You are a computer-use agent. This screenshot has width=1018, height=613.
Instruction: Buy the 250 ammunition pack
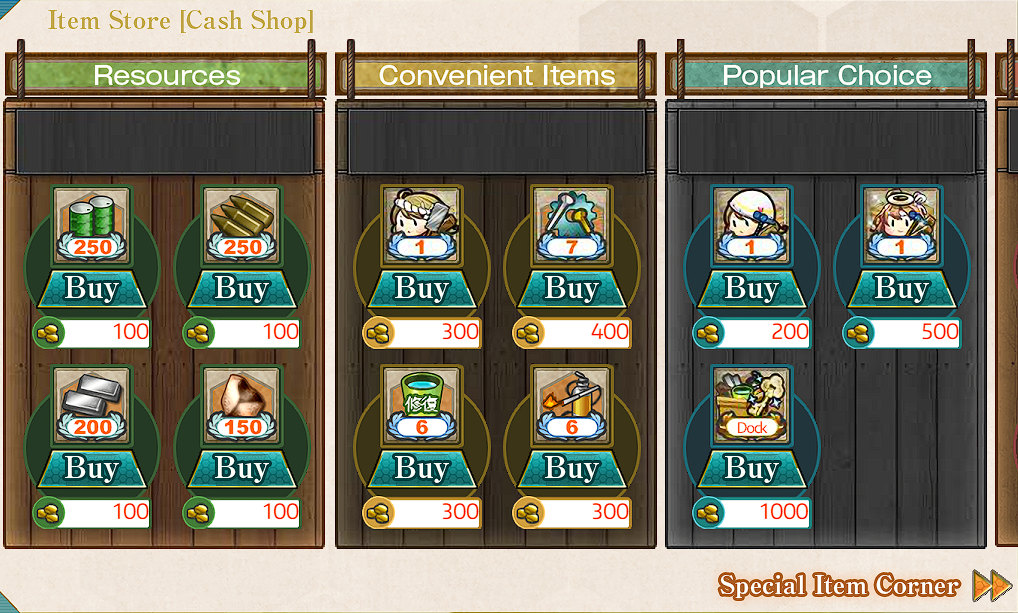tap(241, 288)
